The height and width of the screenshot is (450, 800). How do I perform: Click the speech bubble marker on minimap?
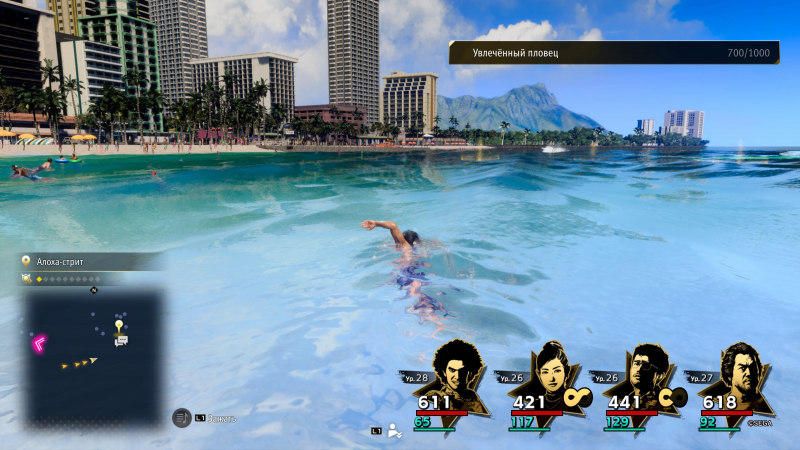(121, 341)
